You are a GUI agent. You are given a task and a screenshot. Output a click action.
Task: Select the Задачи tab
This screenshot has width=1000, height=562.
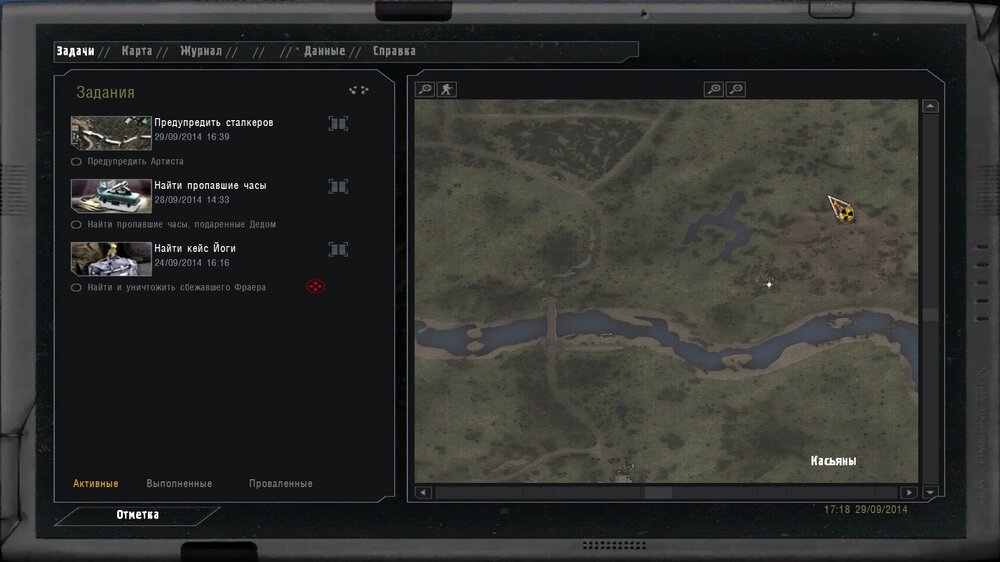tap(75, 51)
